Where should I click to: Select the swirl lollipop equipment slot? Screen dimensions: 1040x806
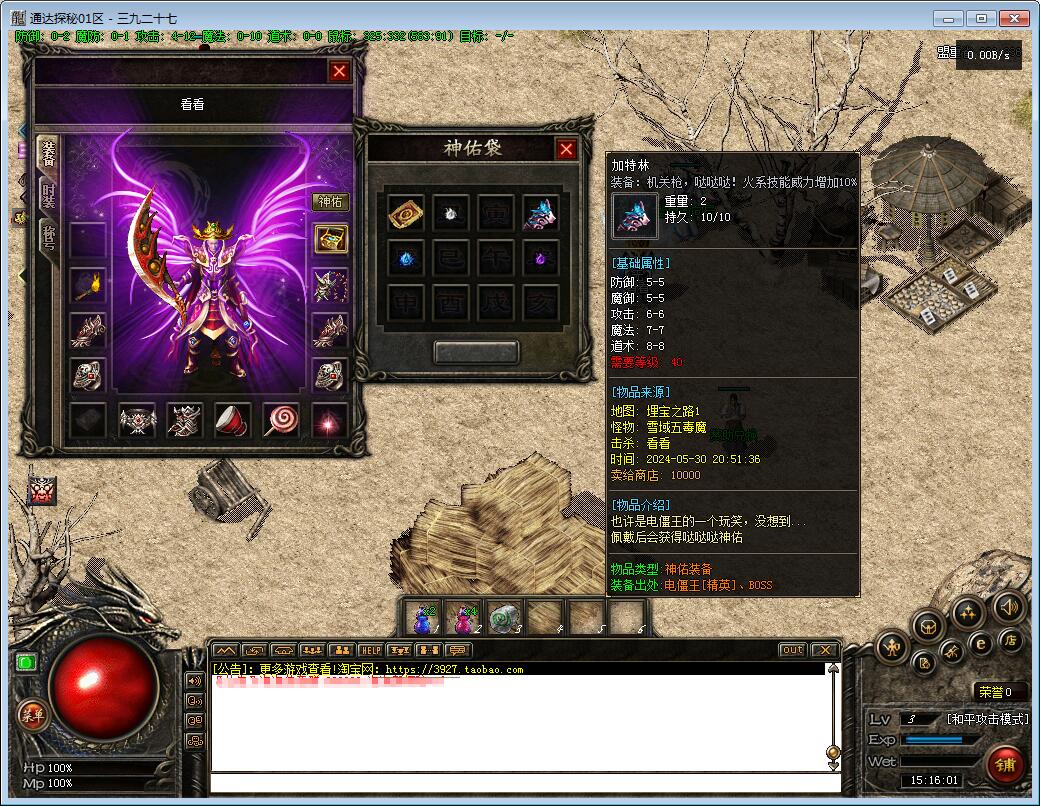coord(281,420)
